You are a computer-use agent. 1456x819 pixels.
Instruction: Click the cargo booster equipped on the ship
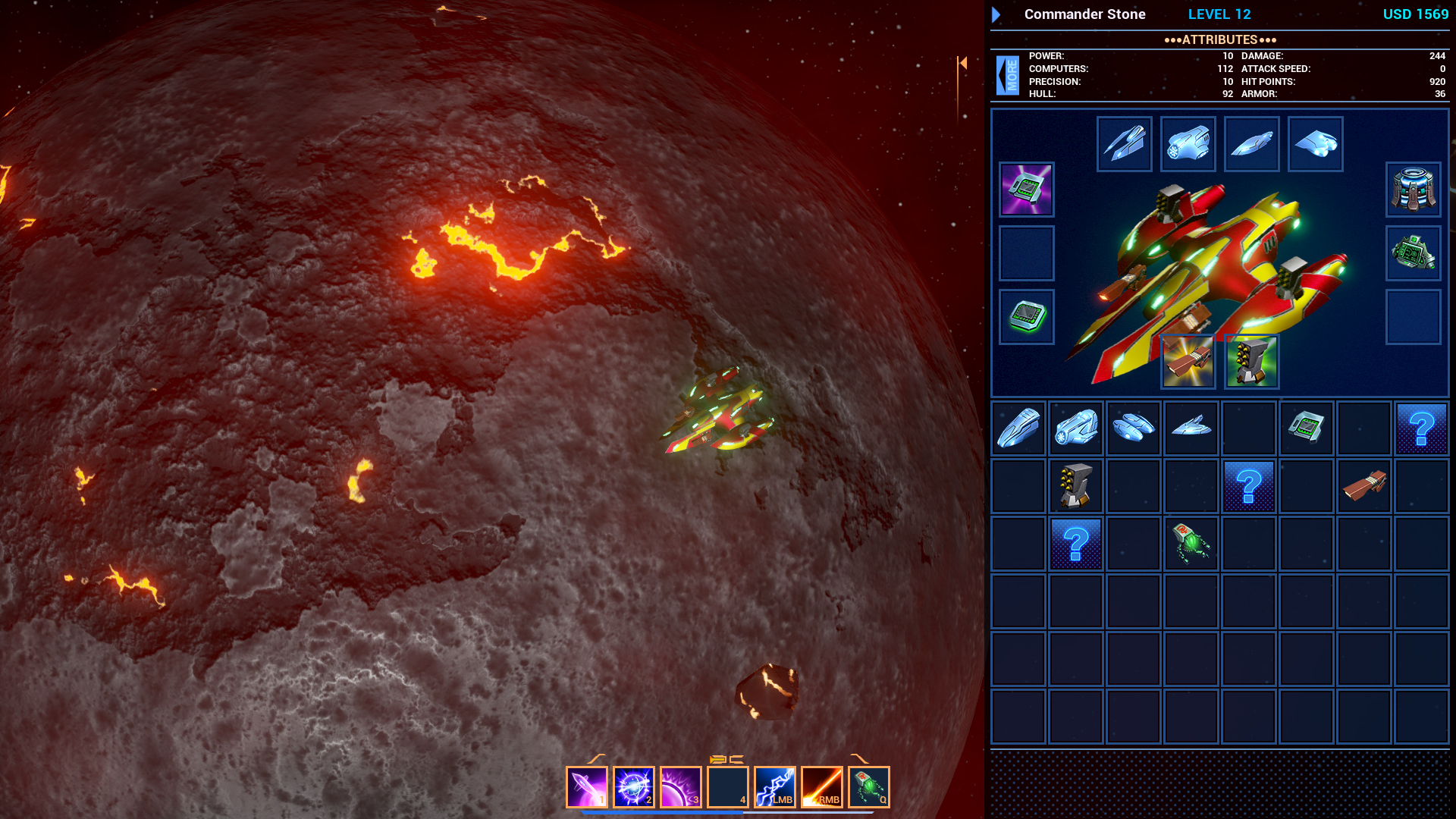point(1188,361)
